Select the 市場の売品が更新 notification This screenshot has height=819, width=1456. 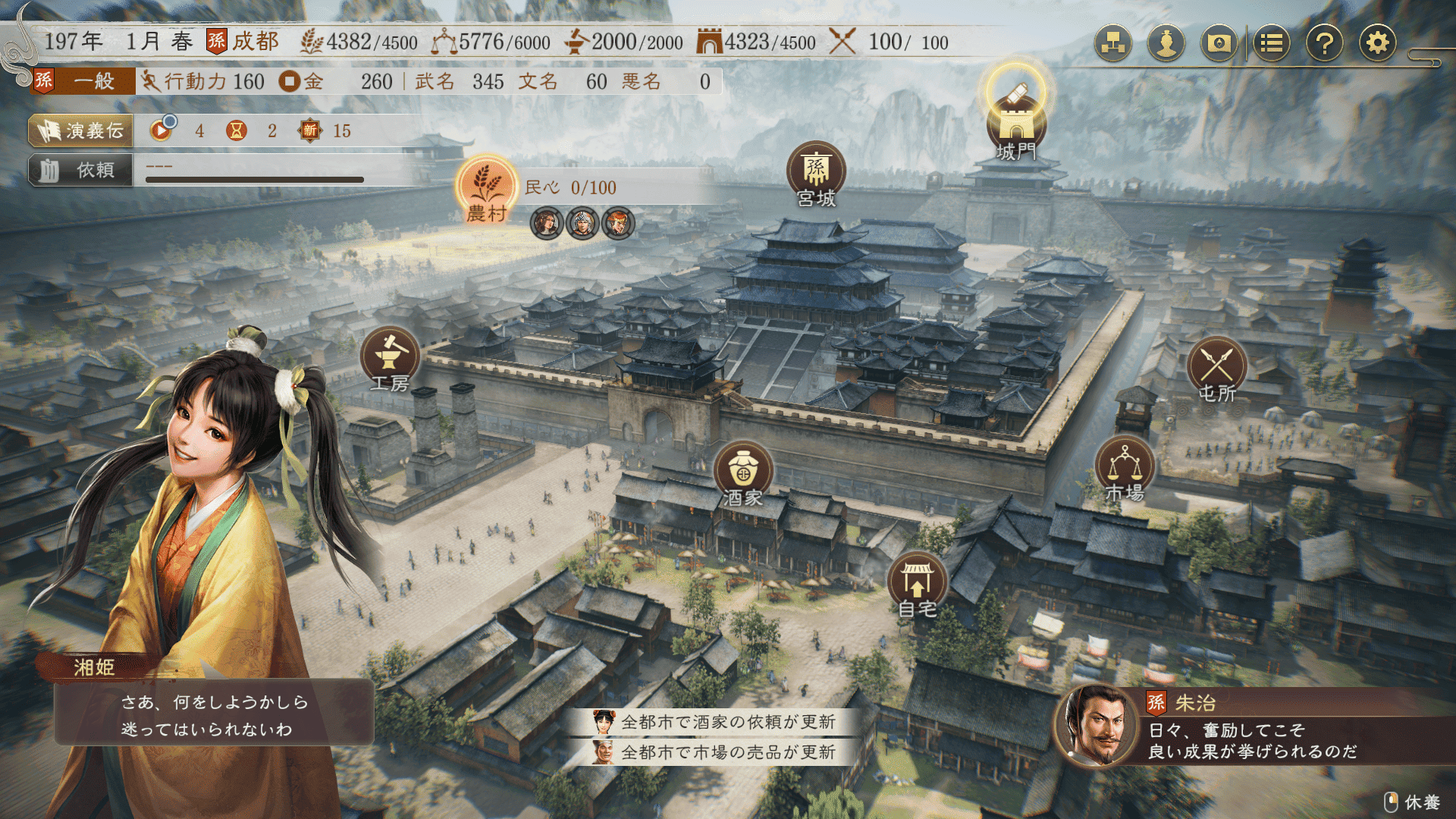pos(726,752)
